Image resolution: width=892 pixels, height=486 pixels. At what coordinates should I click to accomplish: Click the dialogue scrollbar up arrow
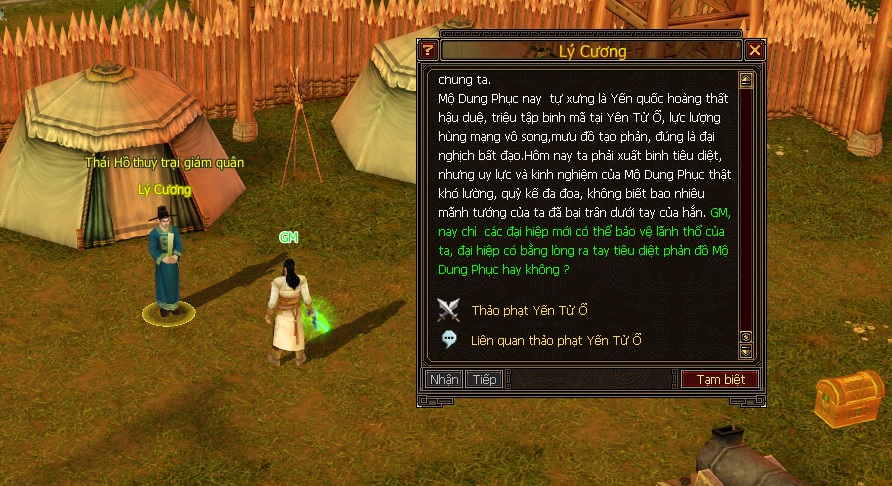[x=745, y=79]
